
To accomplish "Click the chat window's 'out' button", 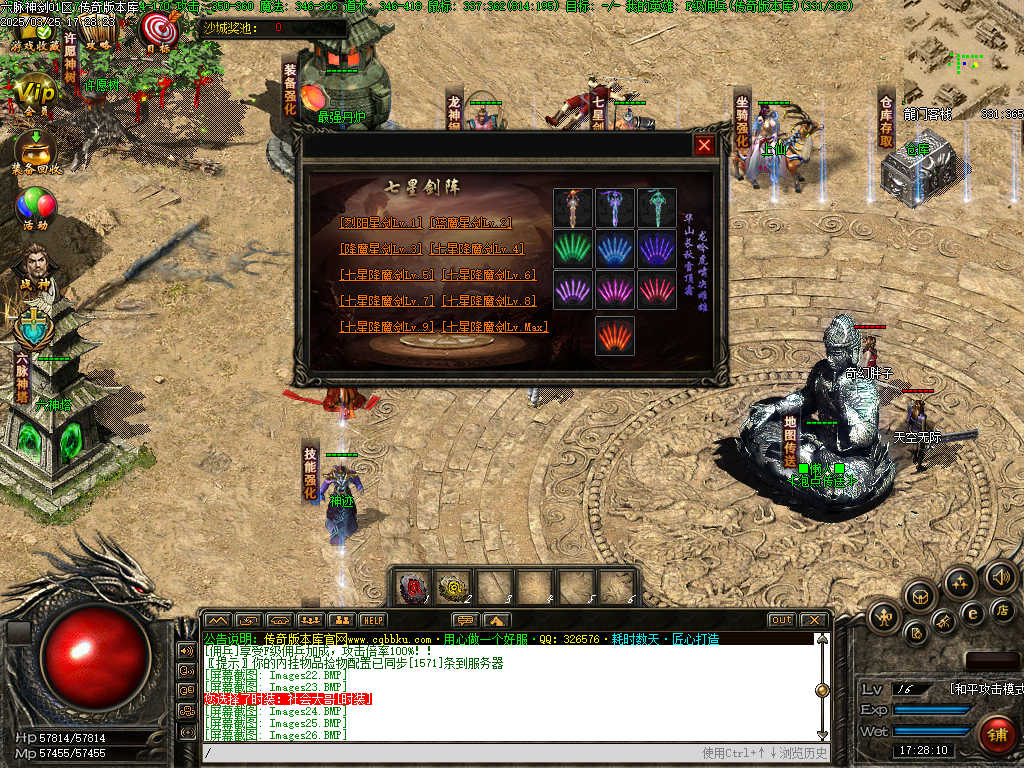I will 781,620.
